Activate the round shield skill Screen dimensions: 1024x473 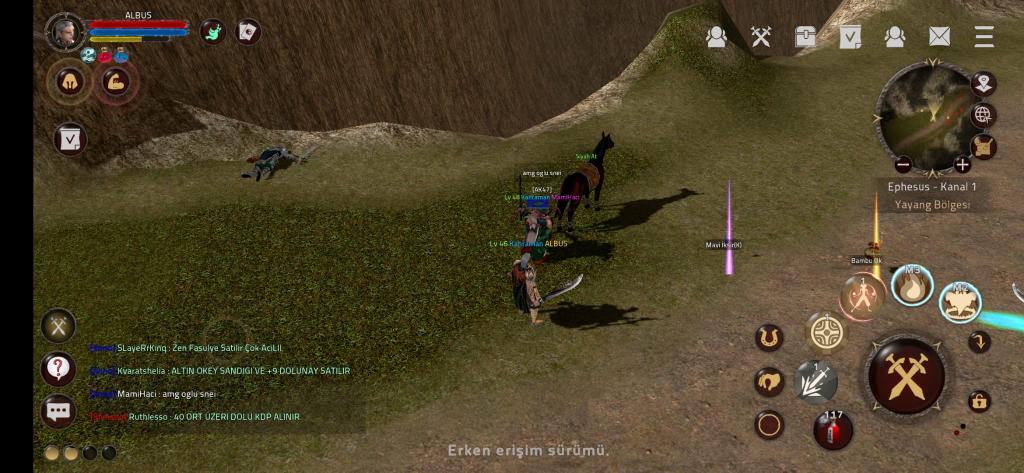point(827,333)
